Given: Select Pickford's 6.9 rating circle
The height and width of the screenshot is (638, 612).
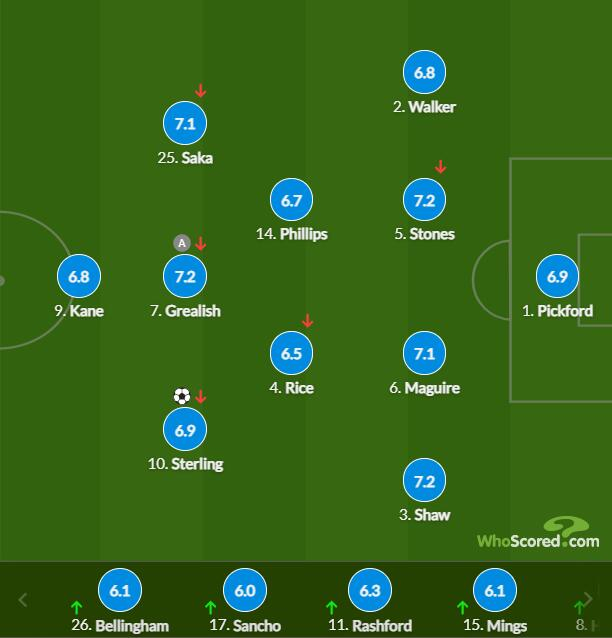Looking at the screenshot, I should click(557, 277).
